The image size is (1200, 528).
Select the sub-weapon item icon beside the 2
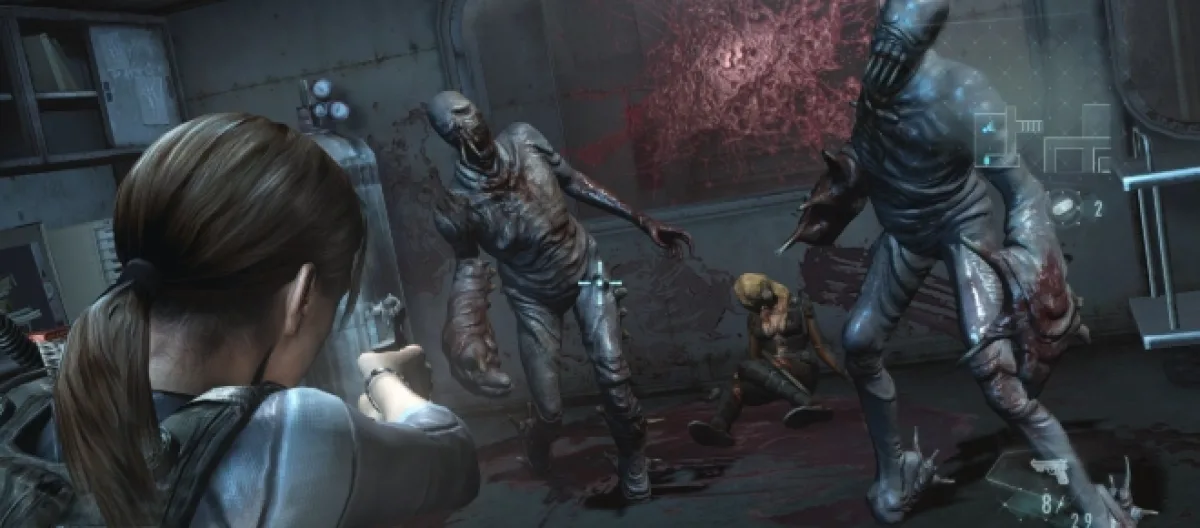(x=1064, y=208)
